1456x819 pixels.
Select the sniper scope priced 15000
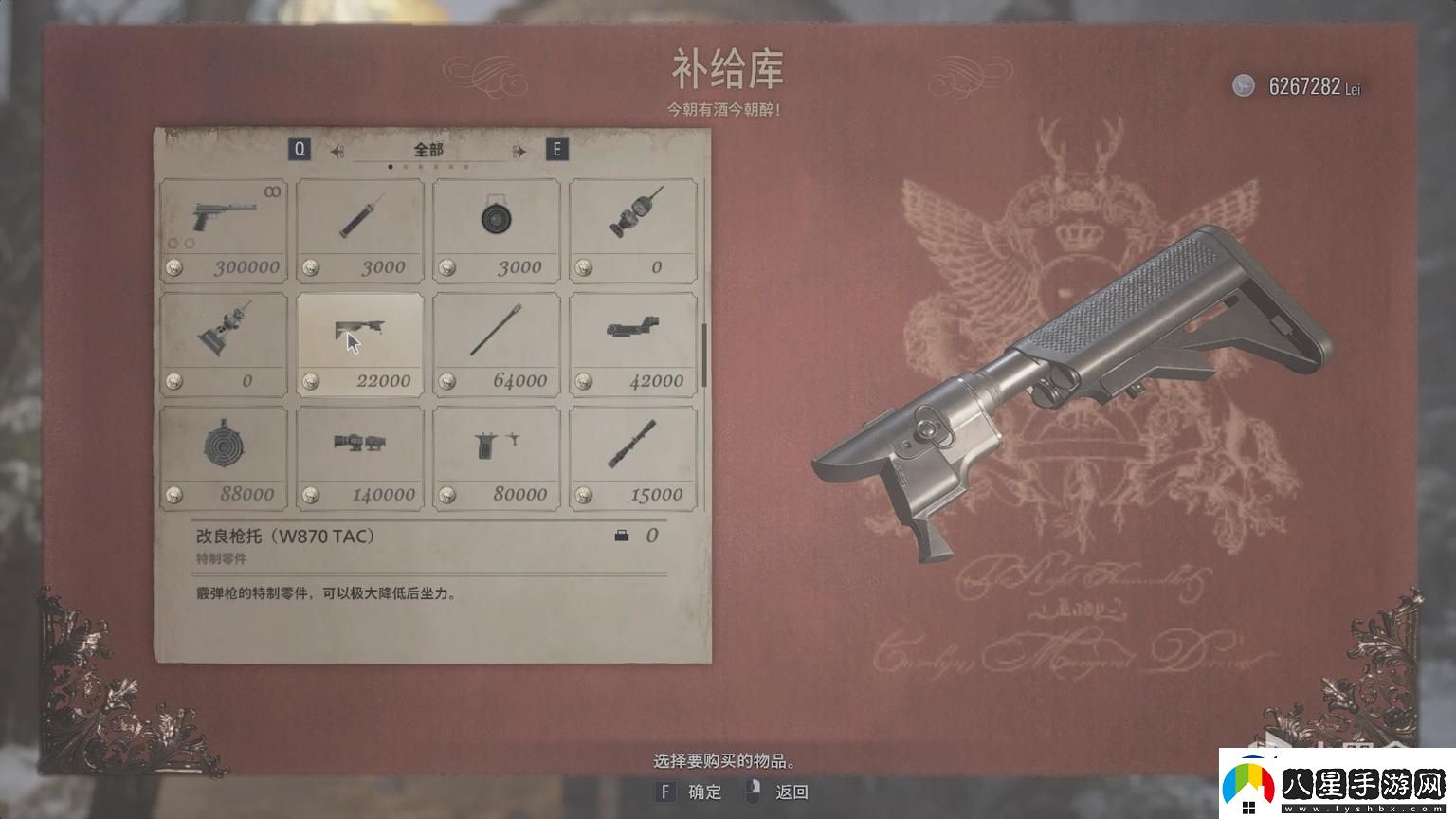(632, 455)
